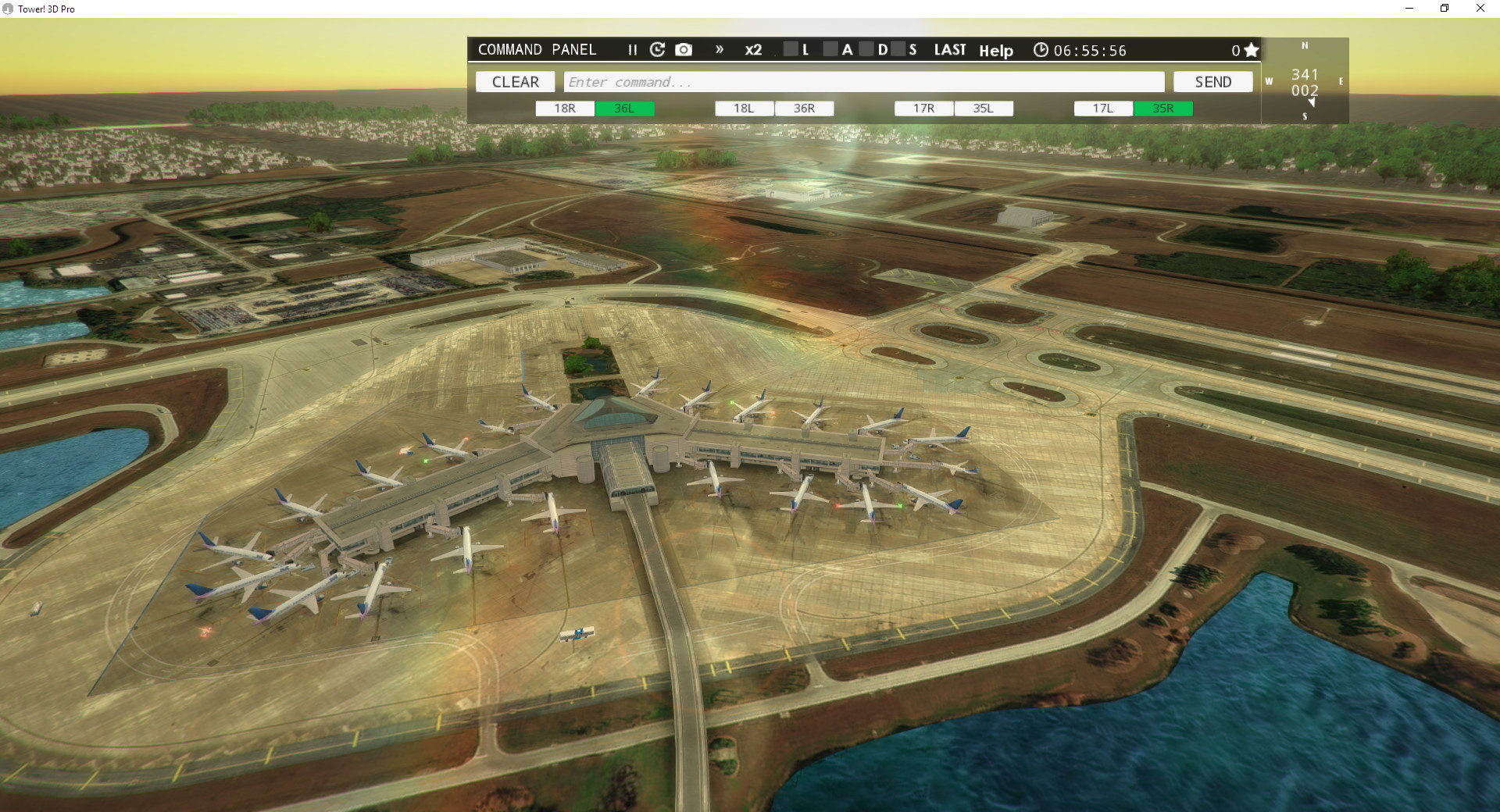This screenshot has width=1500, height=812.
Task: Enable x2 simulation speed
Action: (x=753, y=49)
